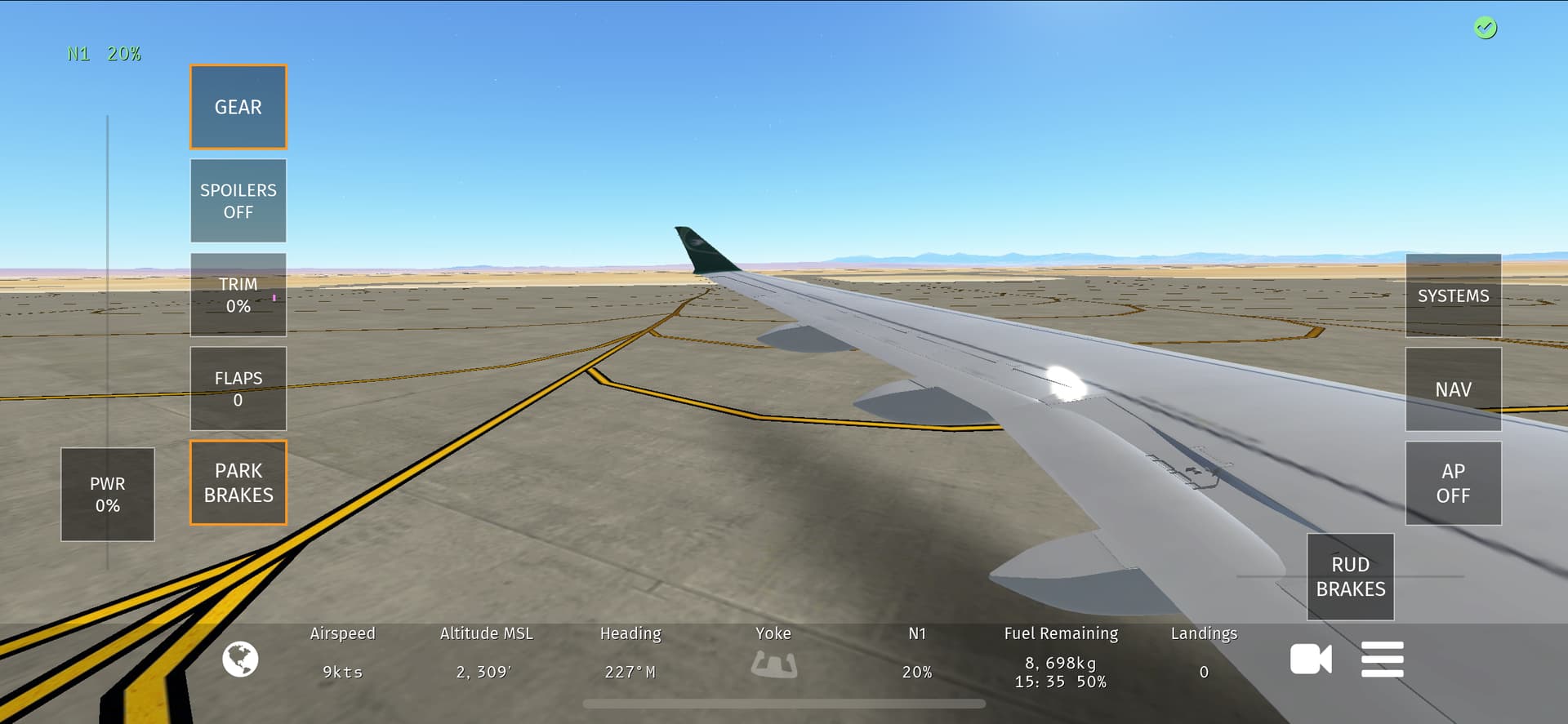
Task: Open the globe map icon
Action: [240, 660]
